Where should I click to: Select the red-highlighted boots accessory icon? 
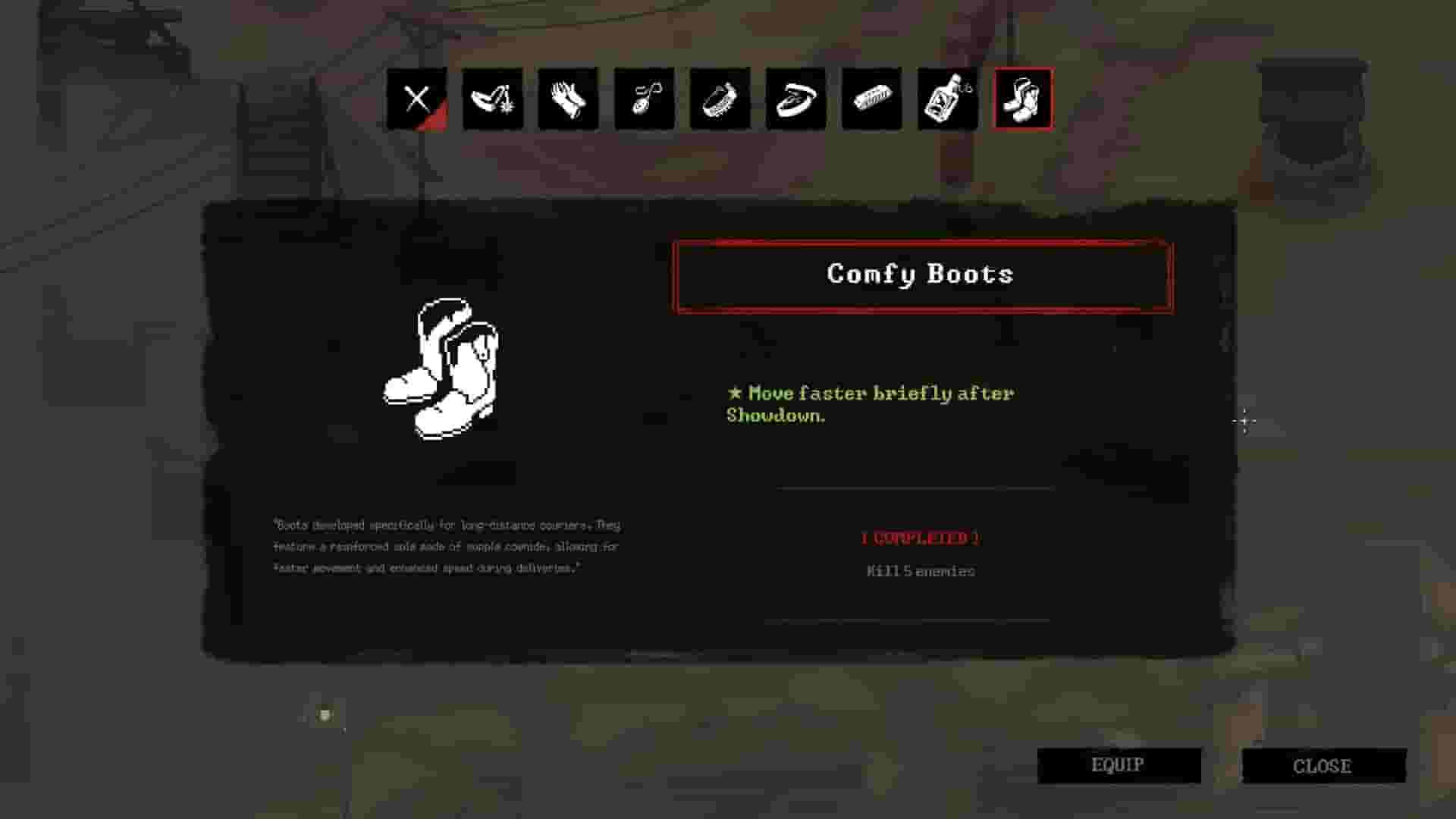pos(1022,99)
